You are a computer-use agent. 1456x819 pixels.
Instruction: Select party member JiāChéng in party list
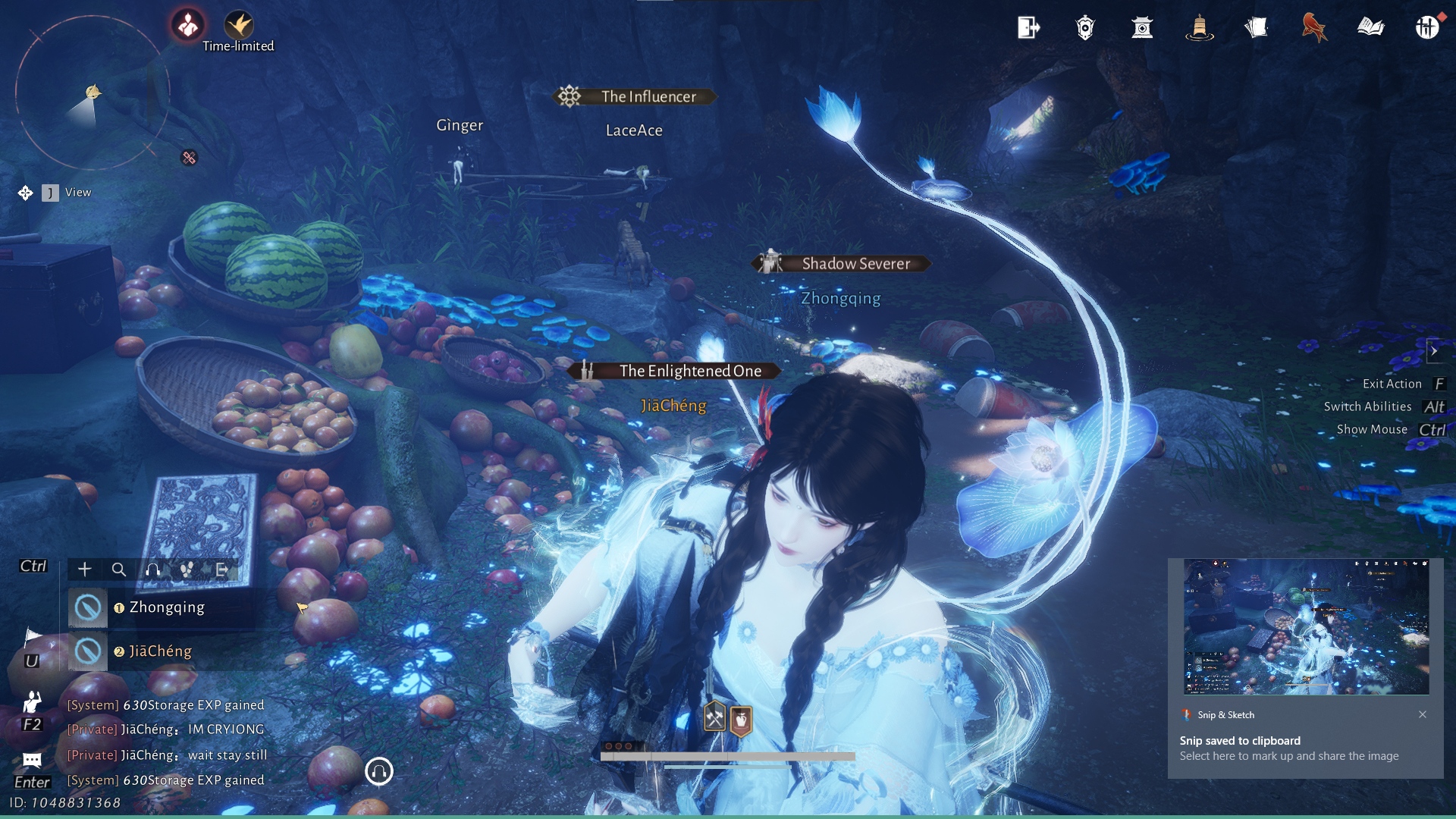[x=160, y=651]
